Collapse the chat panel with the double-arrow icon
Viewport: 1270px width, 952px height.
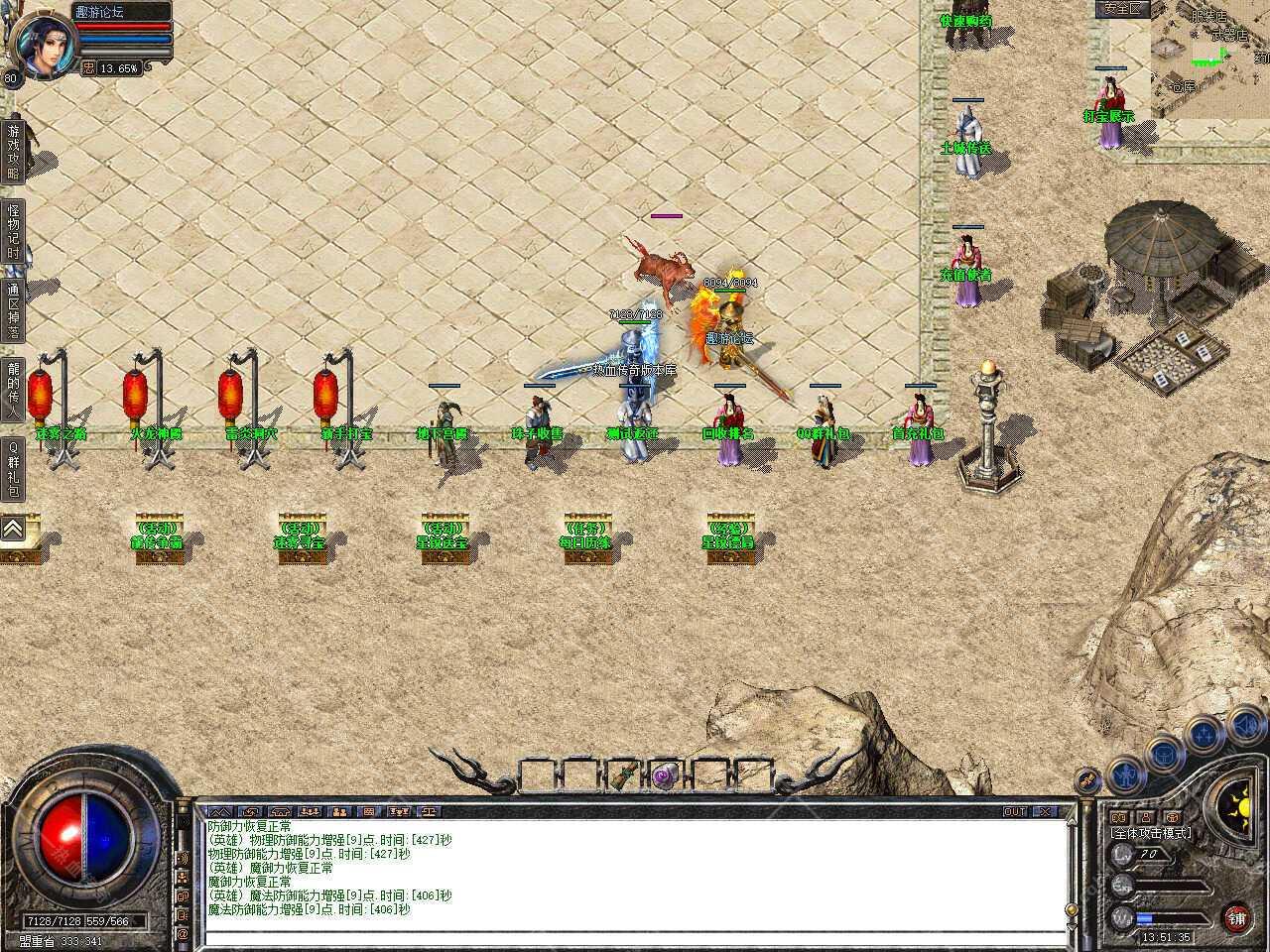(x=219, y=811)
